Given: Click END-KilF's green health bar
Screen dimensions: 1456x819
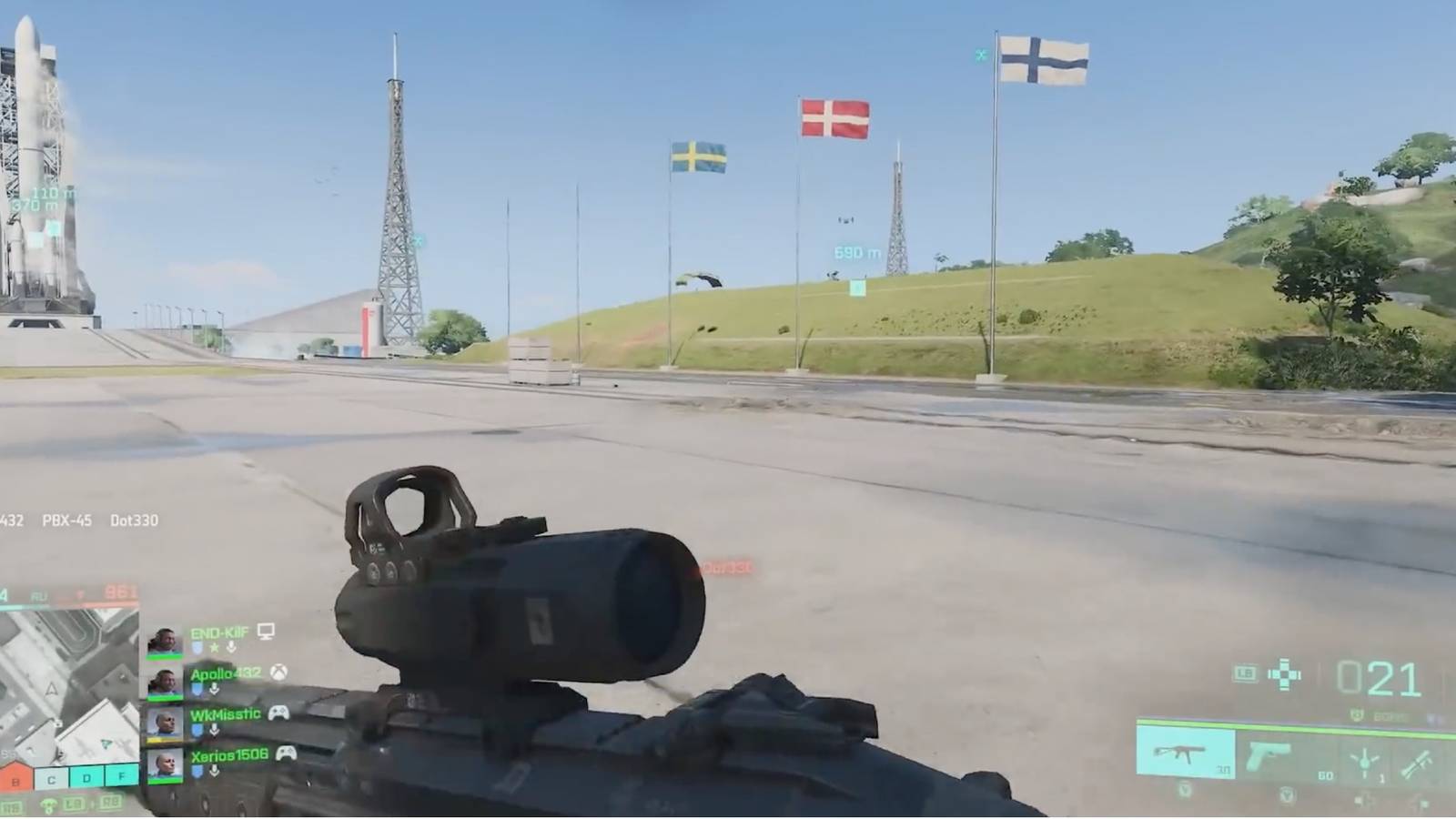Looking at the screenshot, I should click(166, 656).
